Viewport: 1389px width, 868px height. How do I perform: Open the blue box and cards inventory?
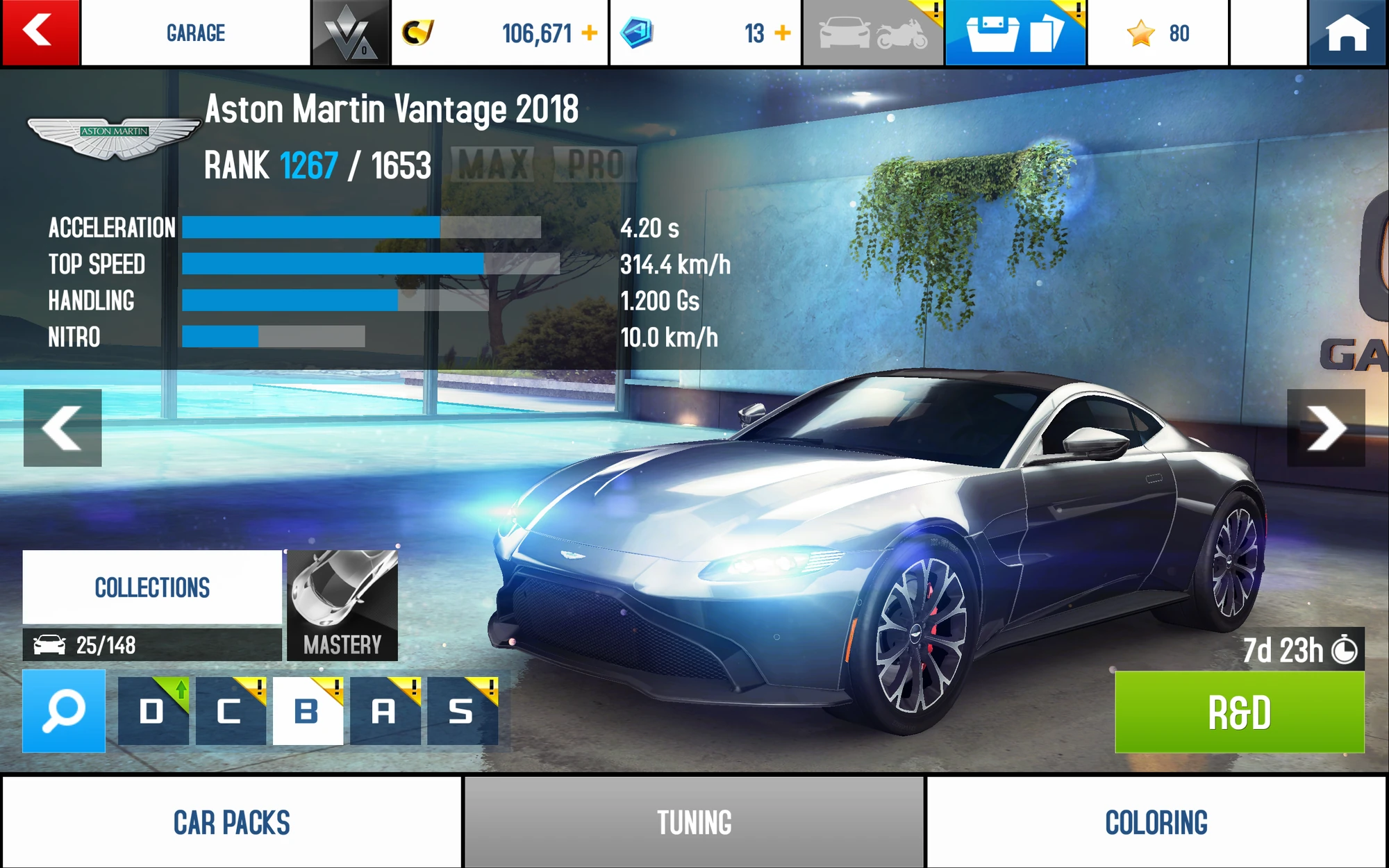click(x=1015, y=33)
